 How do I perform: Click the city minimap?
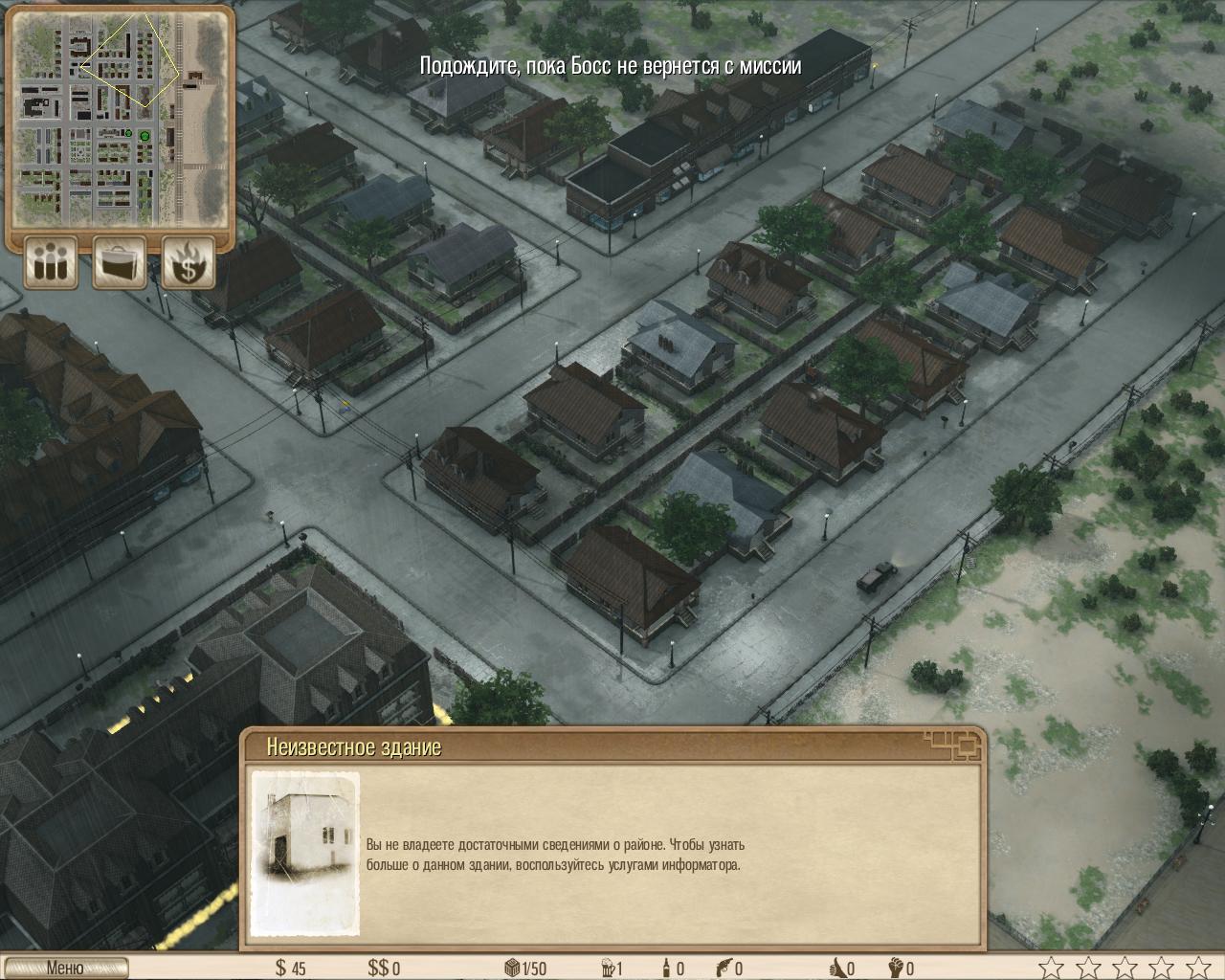point(120,117)
